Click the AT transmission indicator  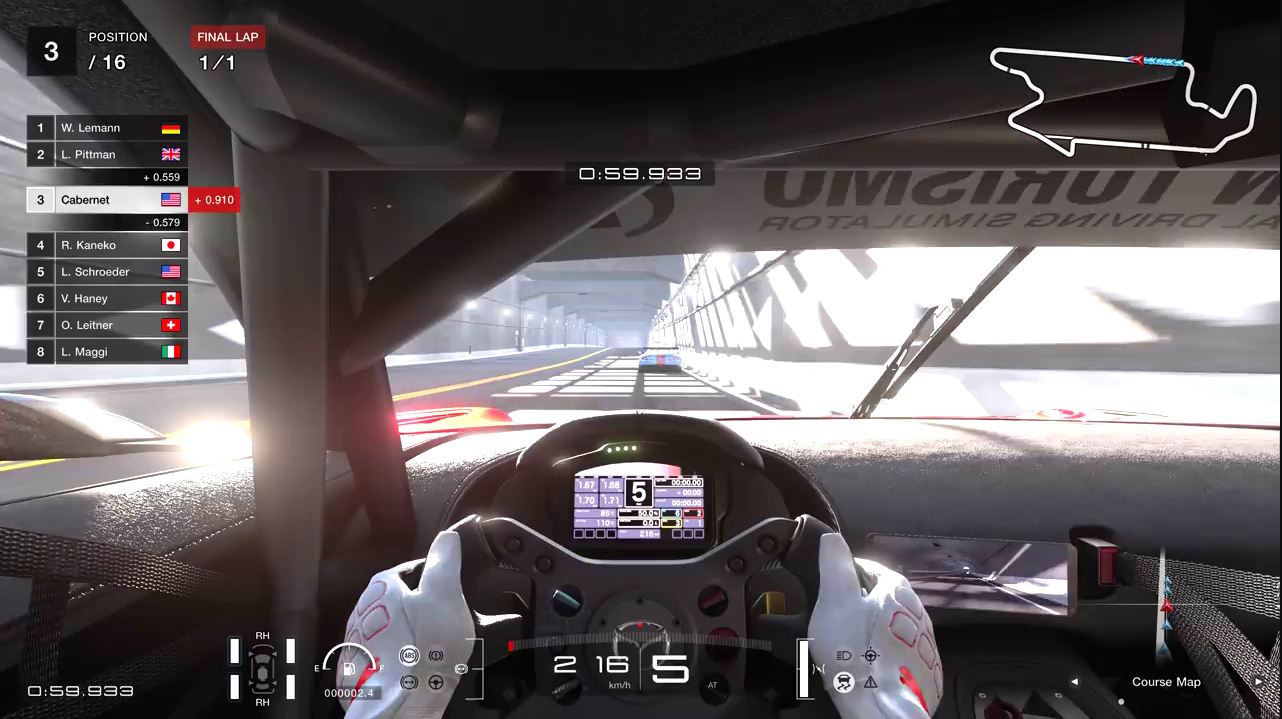pyautogui.click(x=712, y=685)
